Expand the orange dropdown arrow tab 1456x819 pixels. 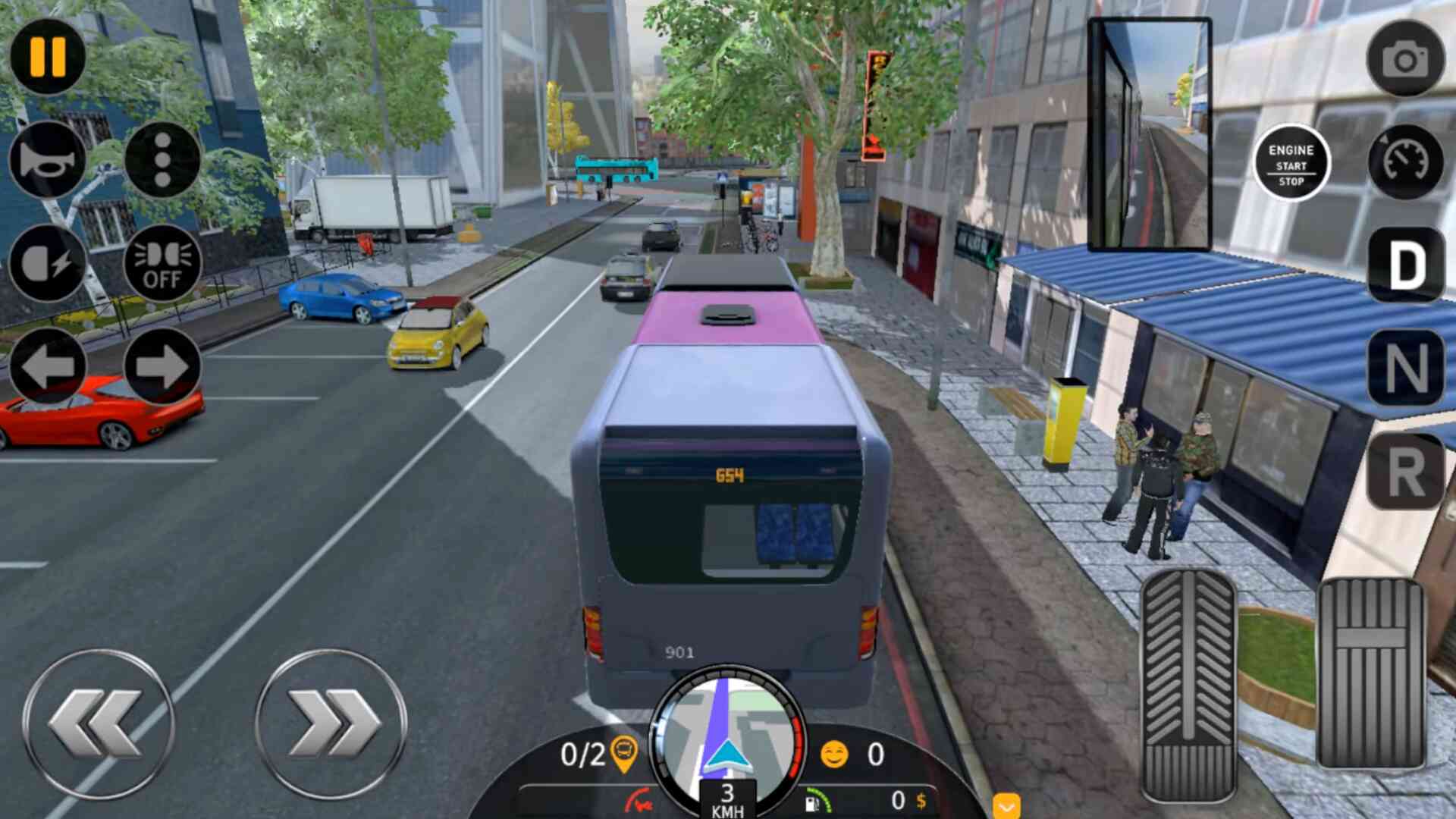point(1006,806)
